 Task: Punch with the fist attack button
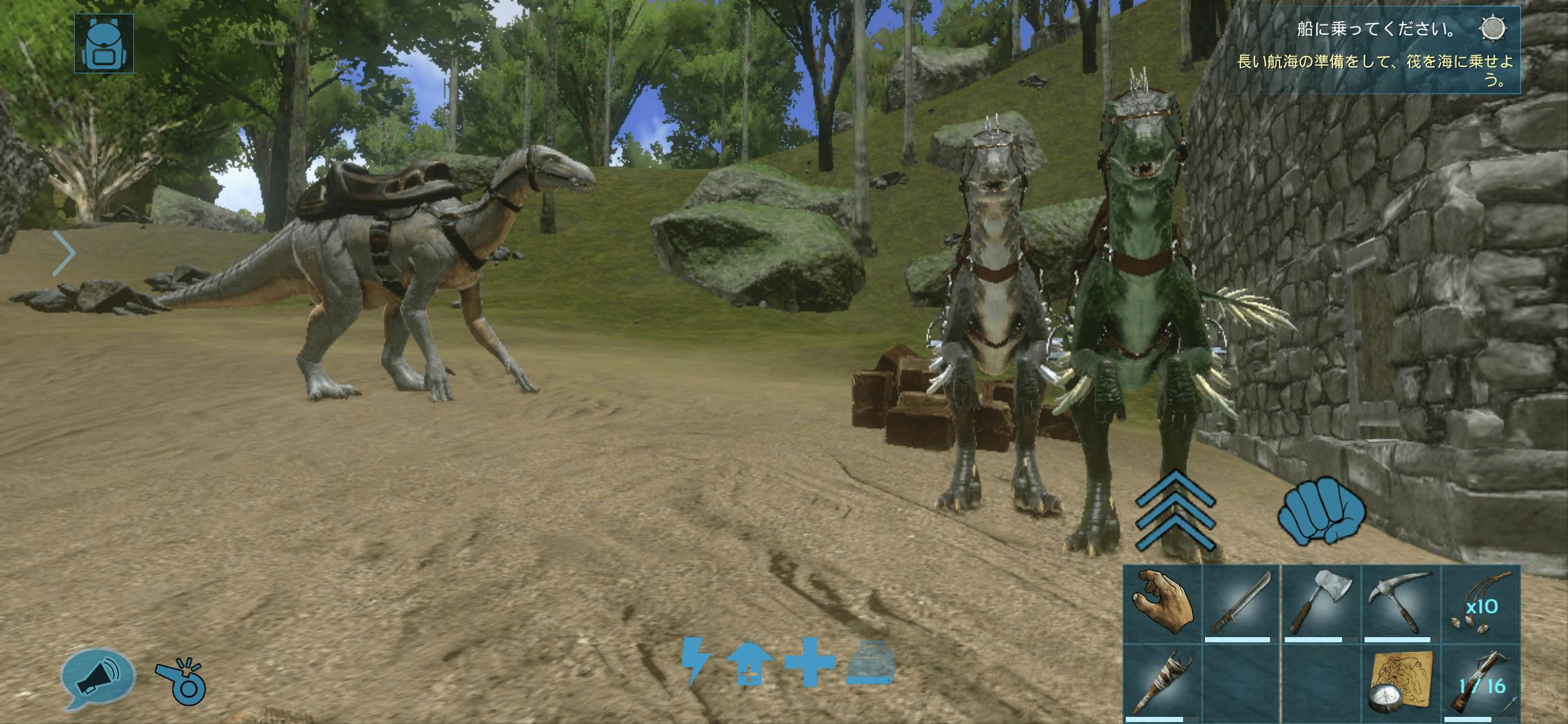click(1320, 510)
